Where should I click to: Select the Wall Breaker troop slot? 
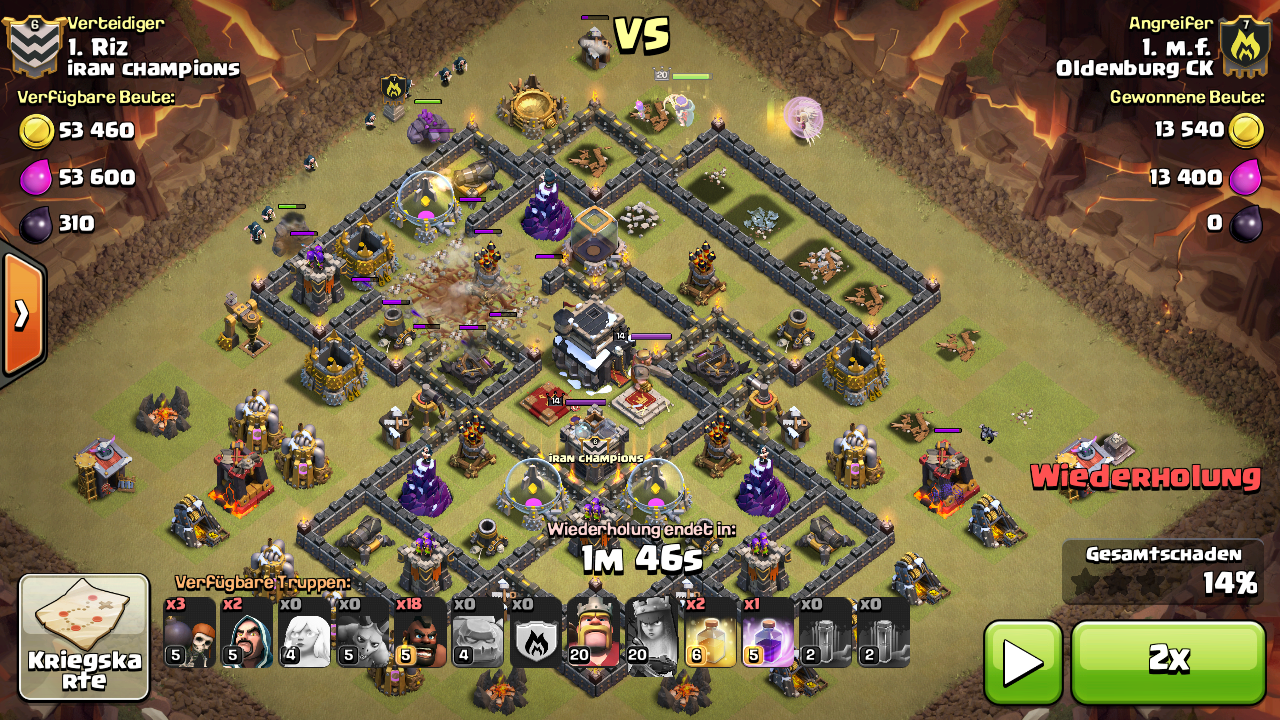[189, 632]
